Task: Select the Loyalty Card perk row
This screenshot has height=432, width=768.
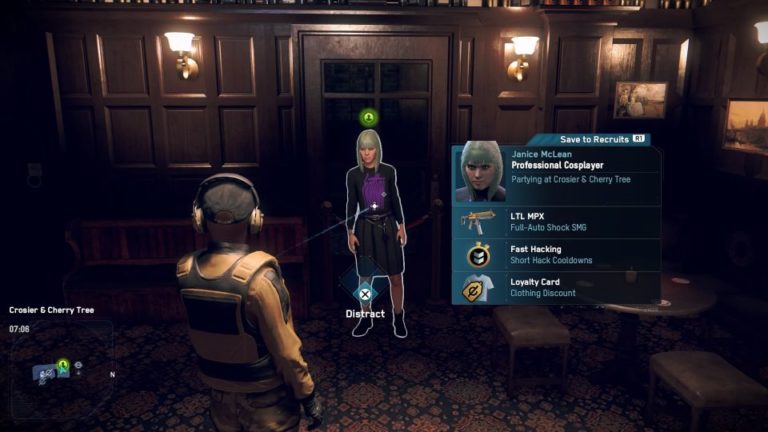Action: tap(557, 288)
